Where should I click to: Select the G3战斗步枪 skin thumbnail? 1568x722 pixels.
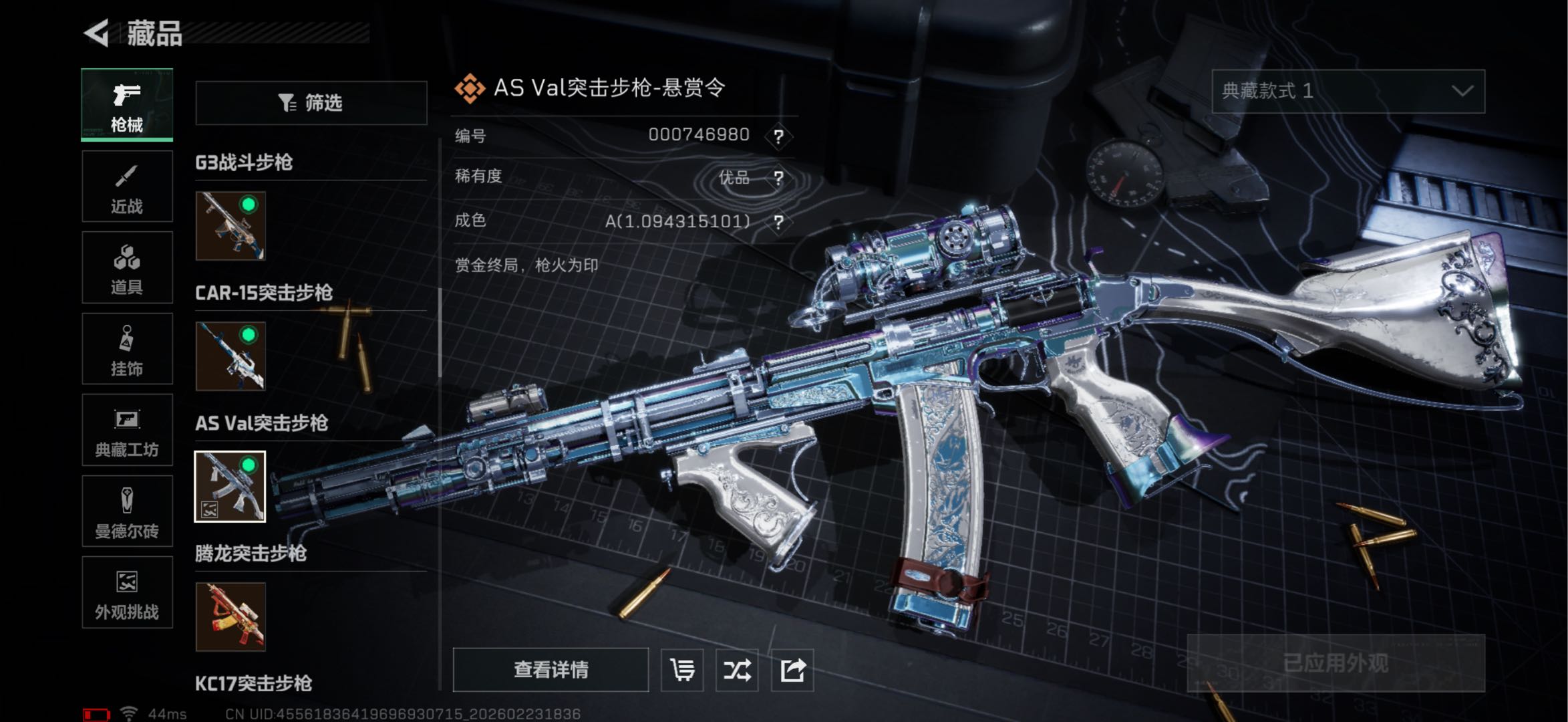[x=230, y=226]
